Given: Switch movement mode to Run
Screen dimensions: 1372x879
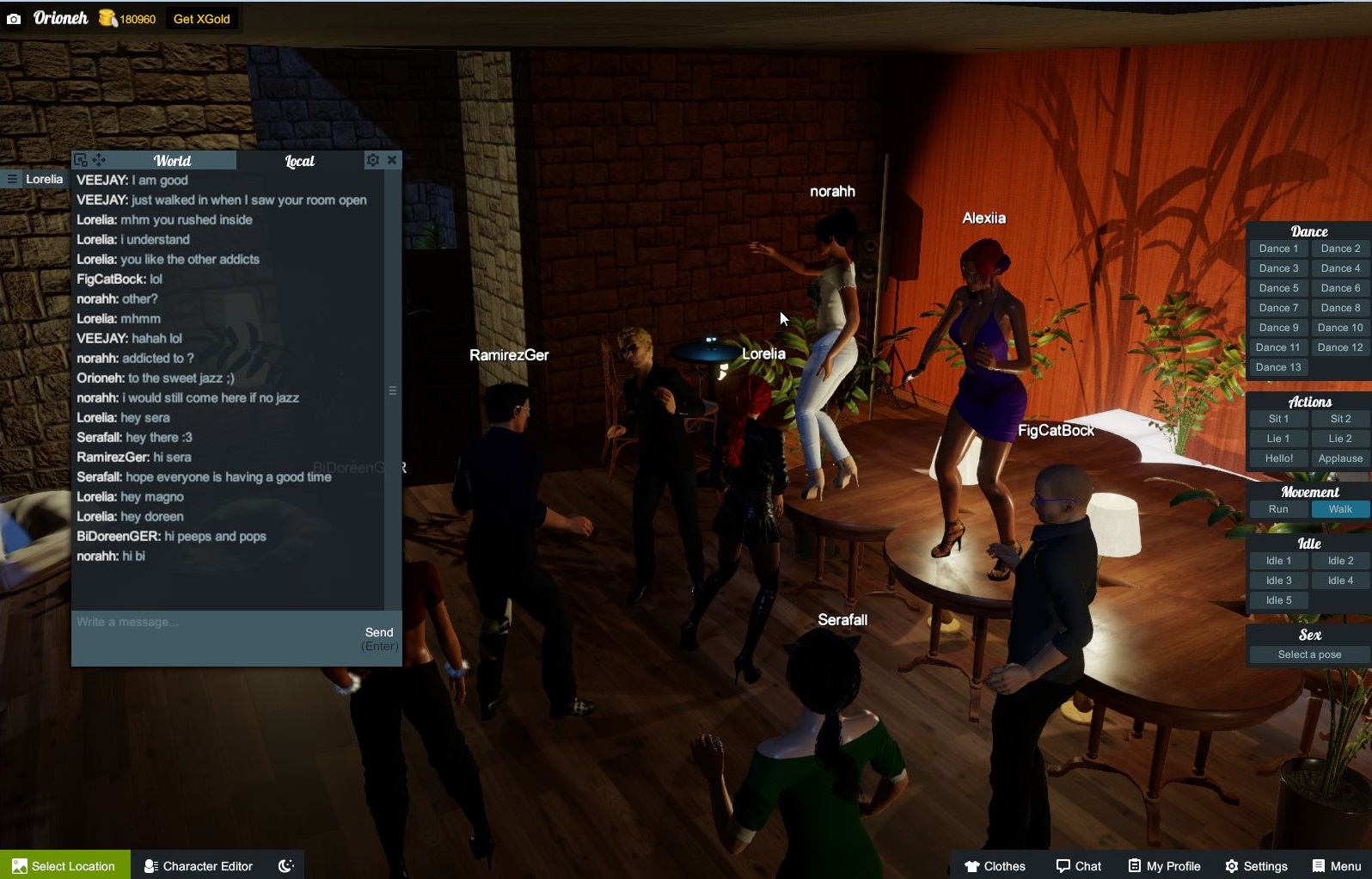Looking at the screenshot, I should 1278,509.
